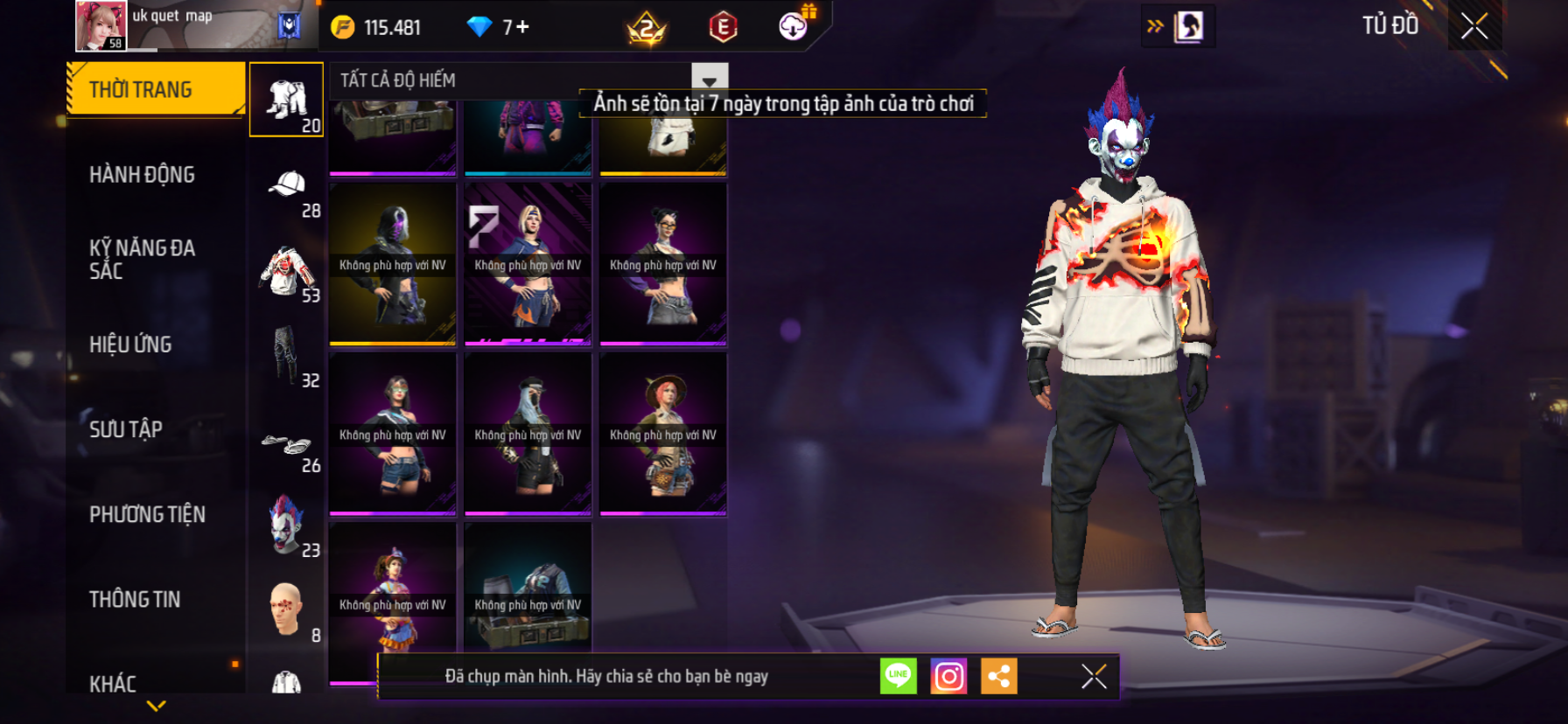Viewport: 1568px width, 724px height.
Task: Add diamonds with the plus button
Action: 522,27
